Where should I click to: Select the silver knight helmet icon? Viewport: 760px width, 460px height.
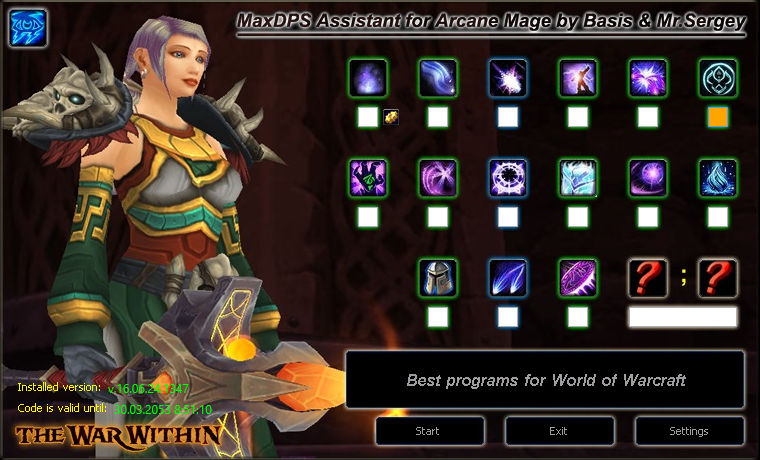click(438, 278)
